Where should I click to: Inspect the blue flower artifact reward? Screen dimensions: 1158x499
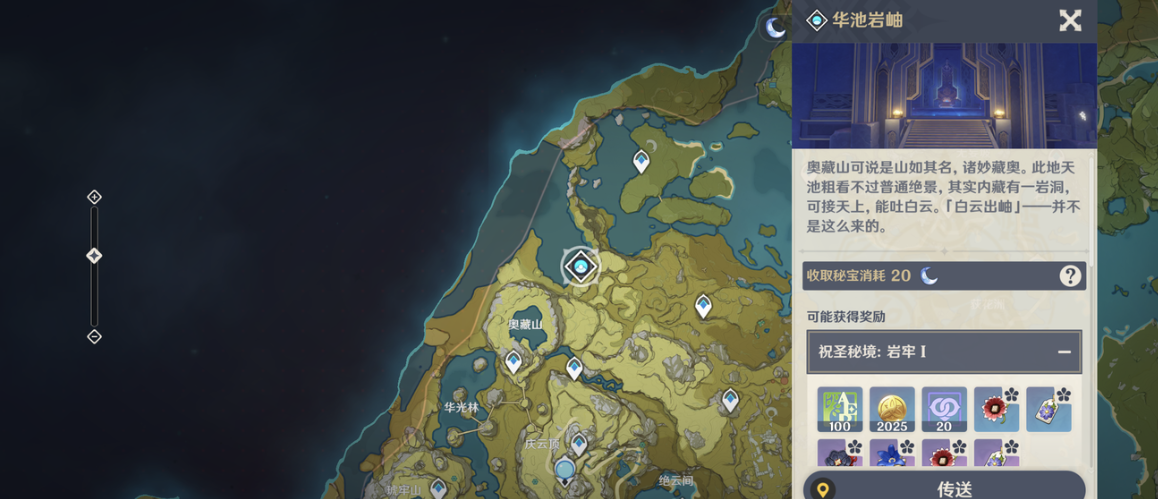point(892,455)
